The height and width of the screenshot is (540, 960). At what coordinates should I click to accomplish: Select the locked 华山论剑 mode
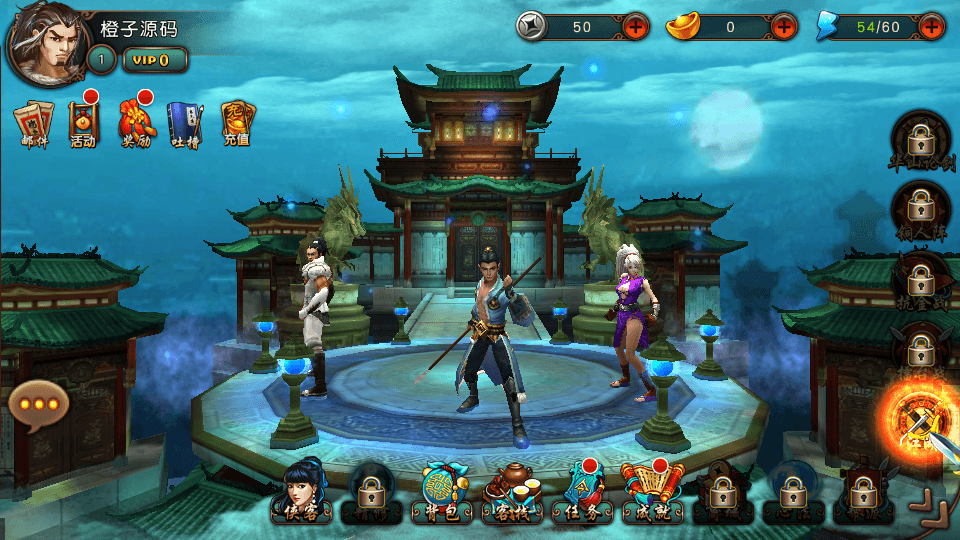click(919, 141)
